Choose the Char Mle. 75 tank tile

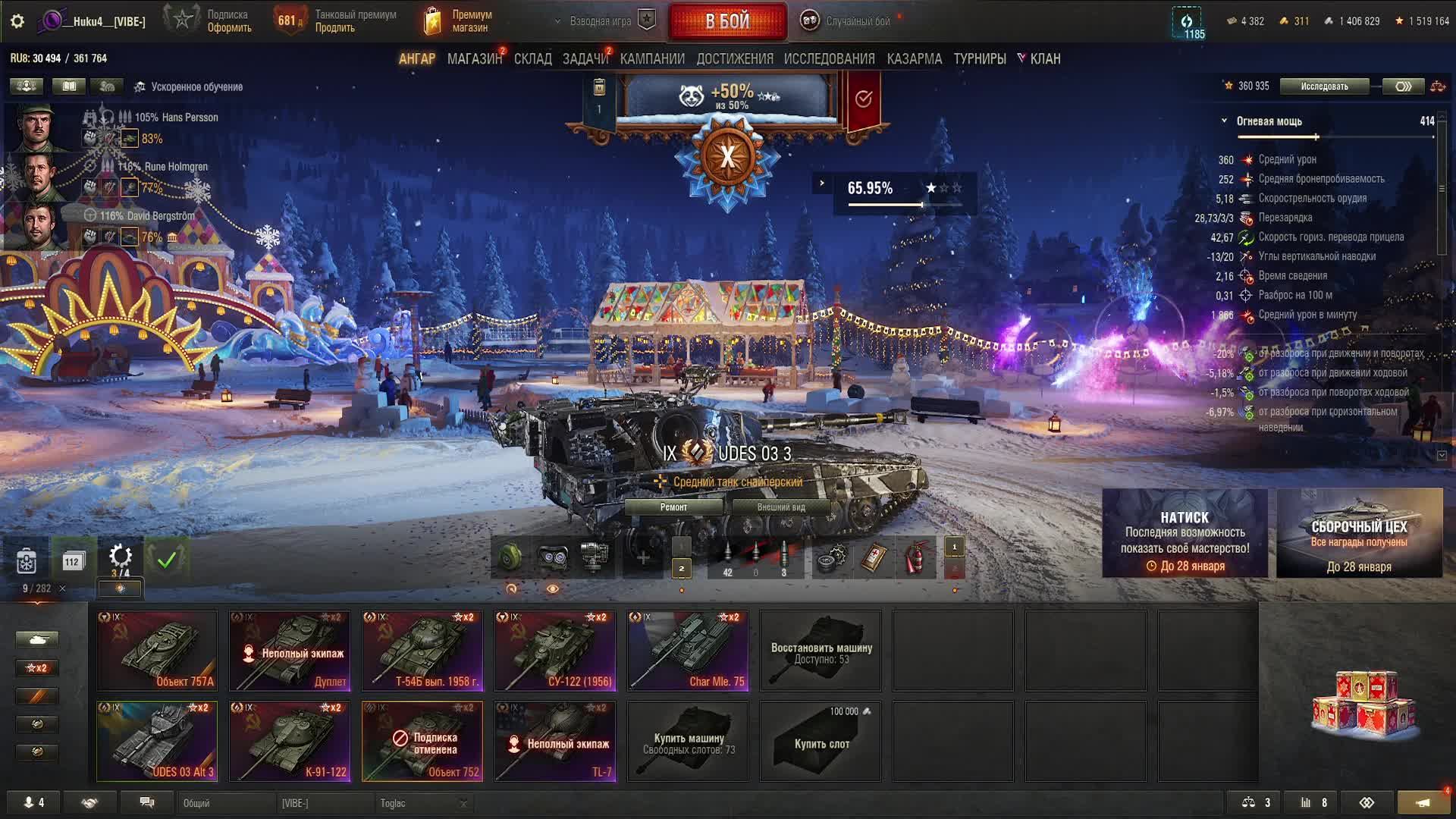(x=688, y=651)
